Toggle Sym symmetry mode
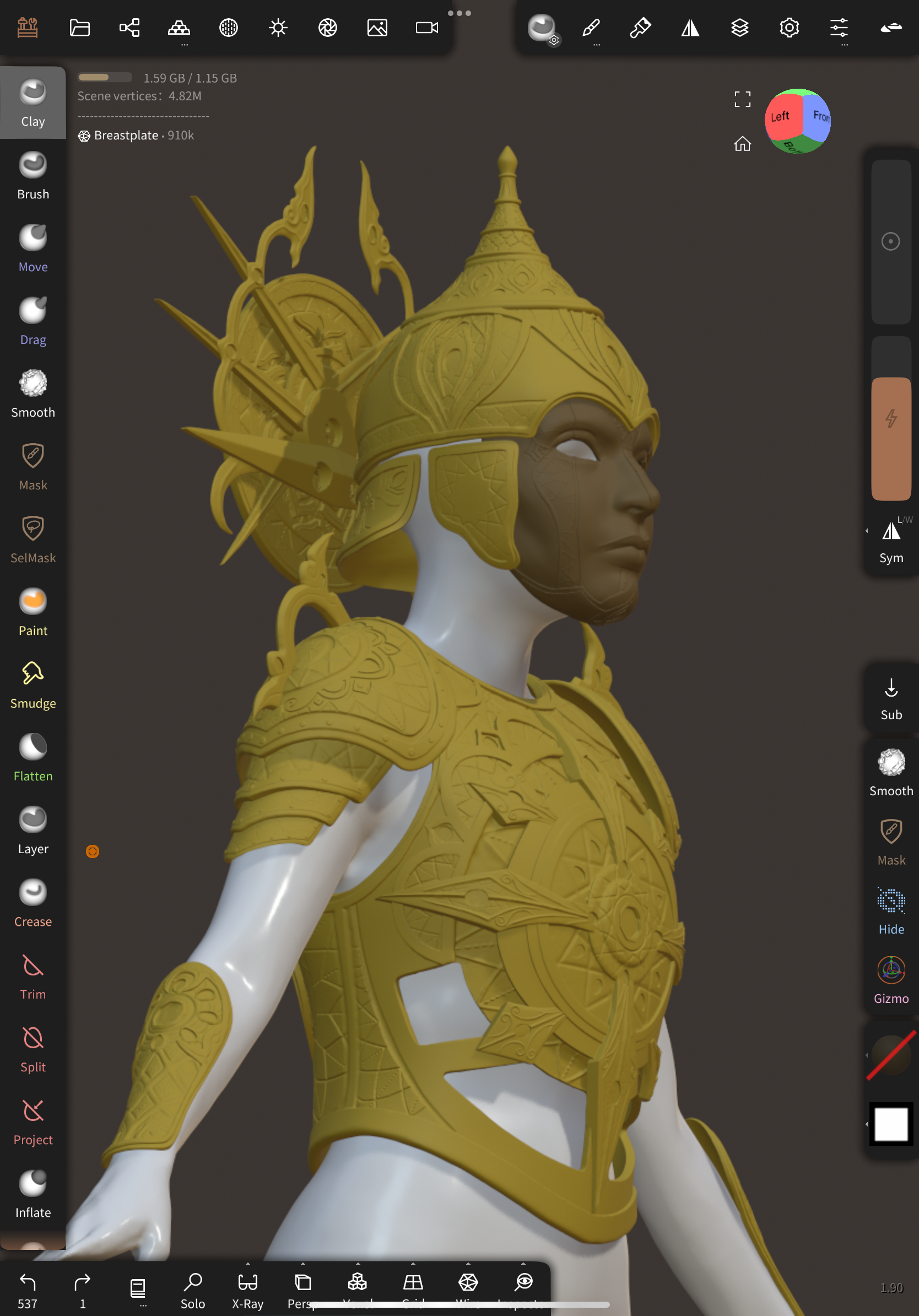Image resolution: width=919 pixels, height=1316 pixels. click(890, 539)
